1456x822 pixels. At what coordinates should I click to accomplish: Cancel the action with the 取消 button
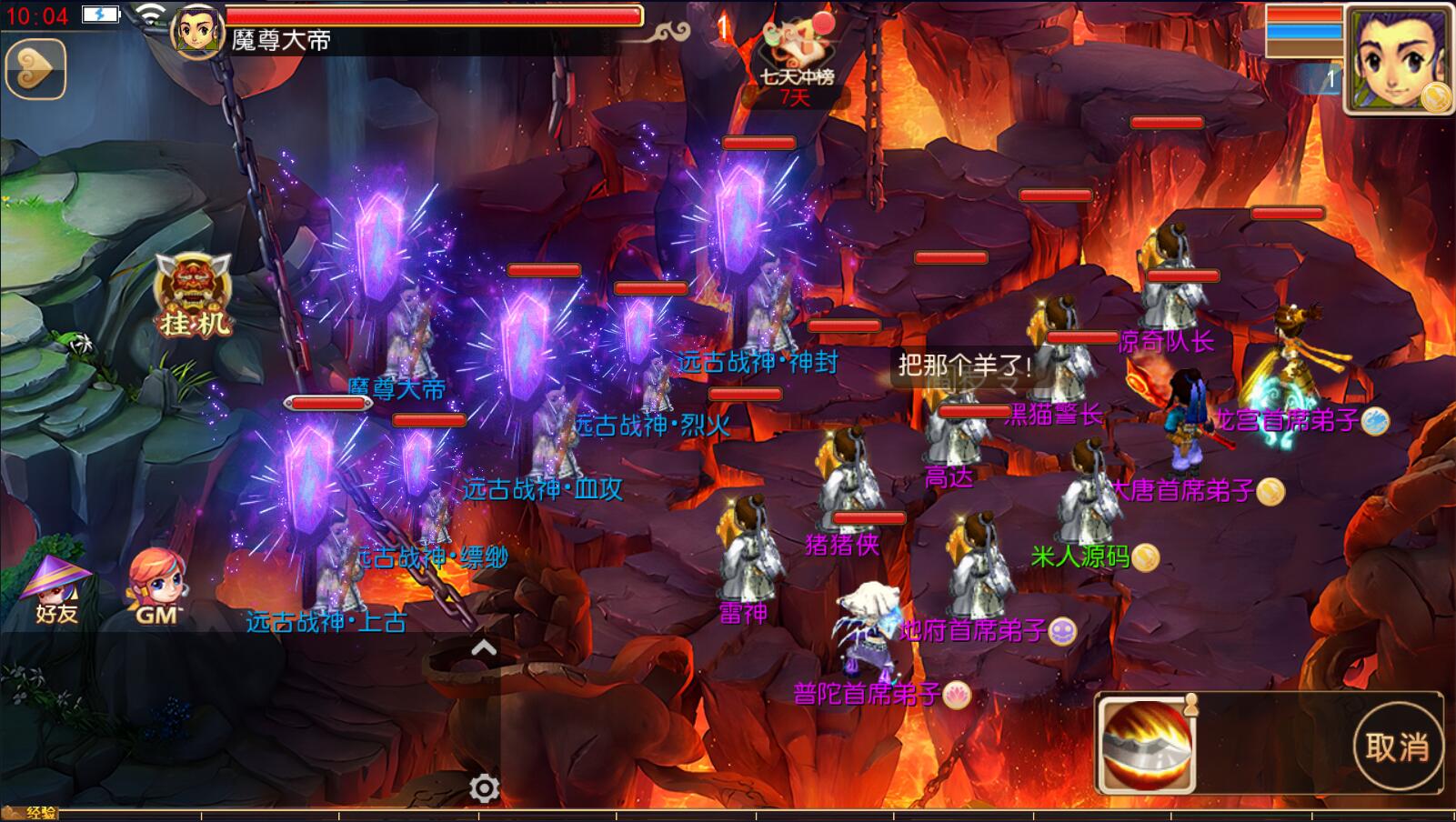[1397, 747]
